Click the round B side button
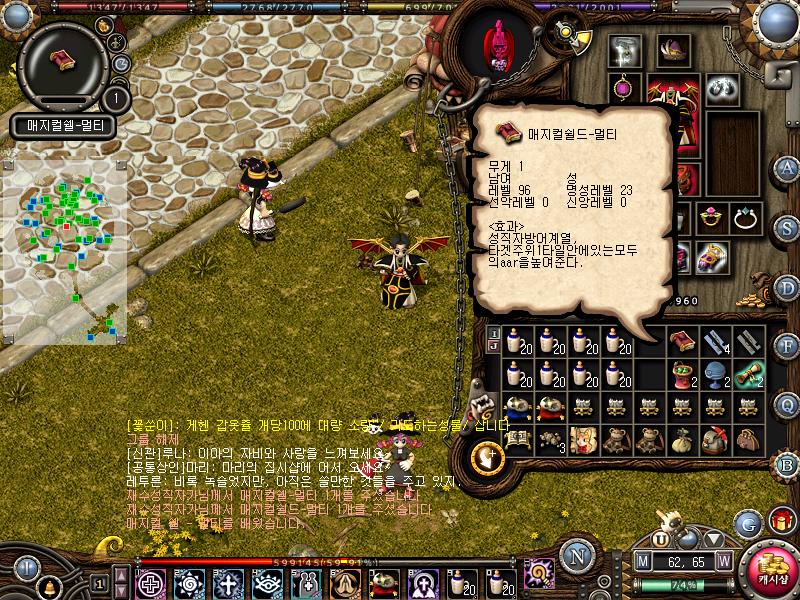This screenshot has height=600, width=800. pyautogui.click(x=787, y=463)
